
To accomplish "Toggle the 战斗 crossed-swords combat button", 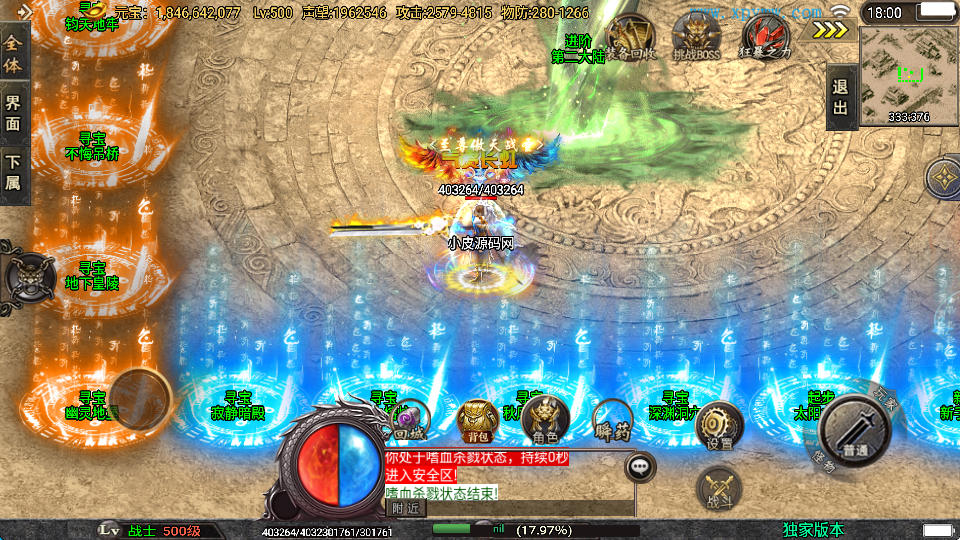I will tap(717, 488).
